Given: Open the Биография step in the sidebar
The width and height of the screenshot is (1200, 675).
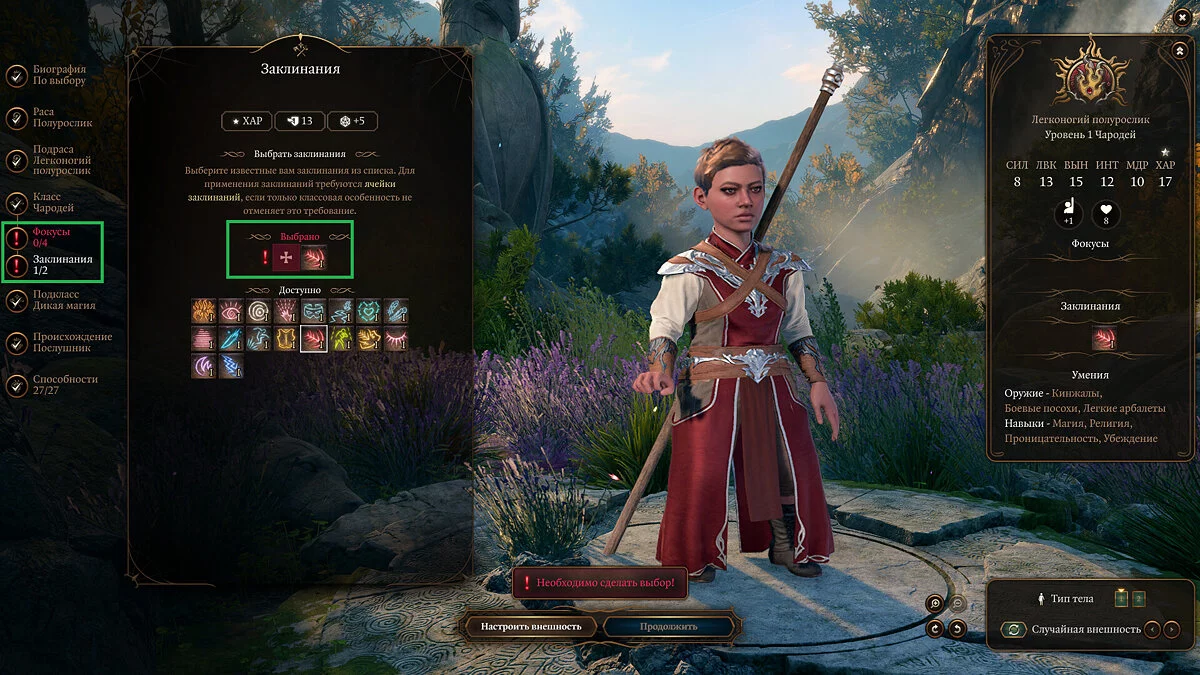Looking at the screenshot, I should [59, 75].
